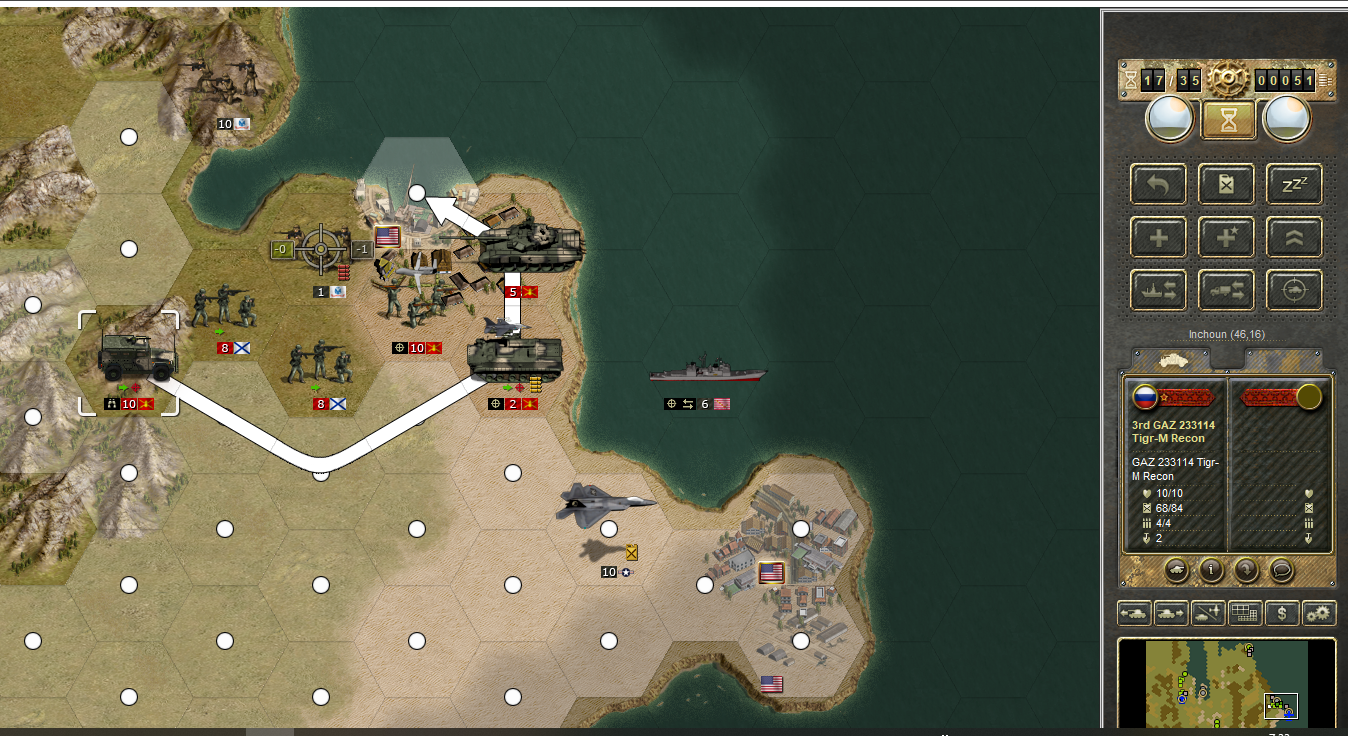Click the fuel canister supply button
Screen dimensions: 1348x736
point(1226,184)
